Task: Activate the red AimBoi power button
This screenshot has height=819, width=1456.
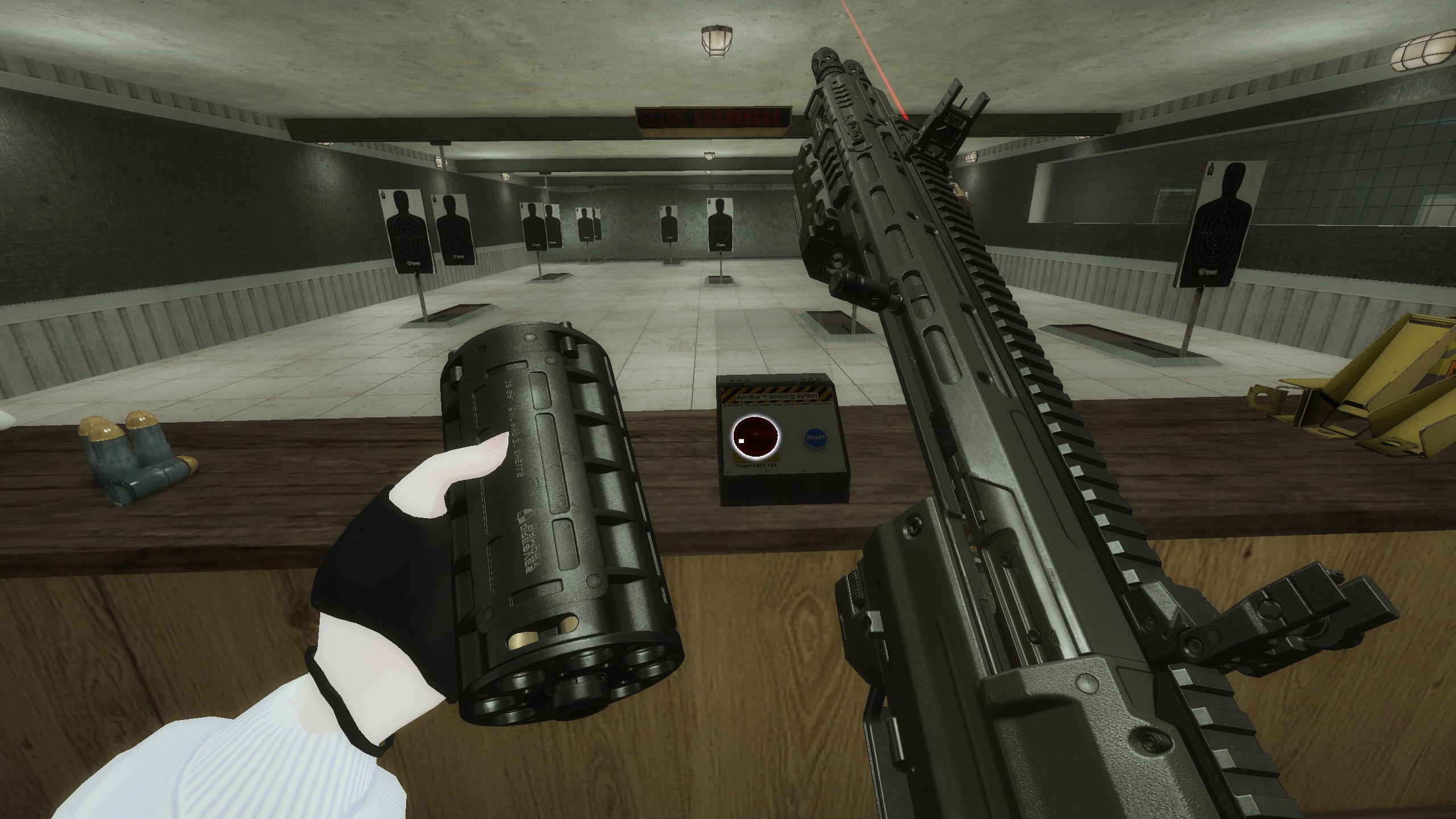Action: point(755,437)
